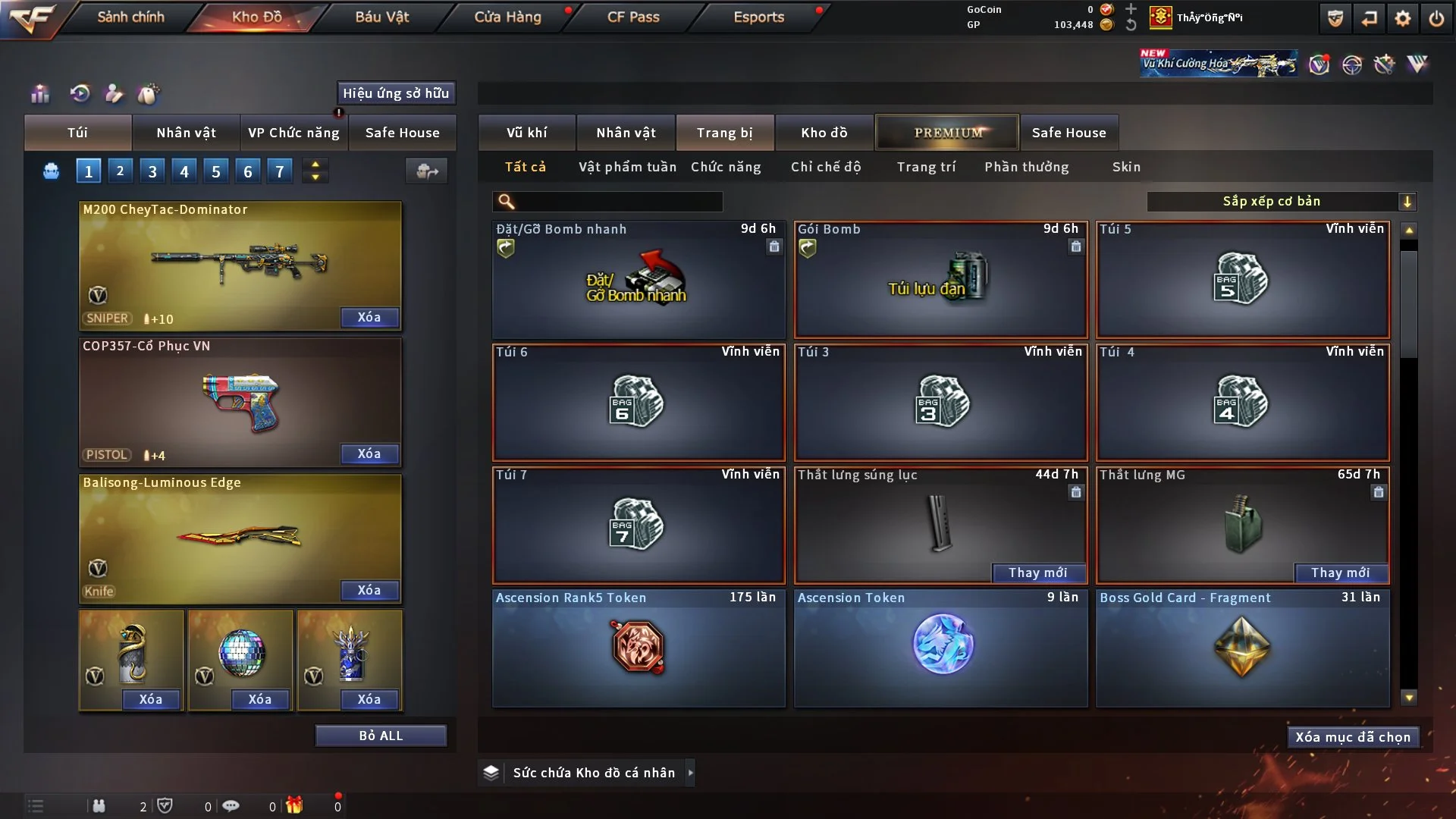Click the power exit button
Screen dimensions: 1456x819
click(1436, 18)
